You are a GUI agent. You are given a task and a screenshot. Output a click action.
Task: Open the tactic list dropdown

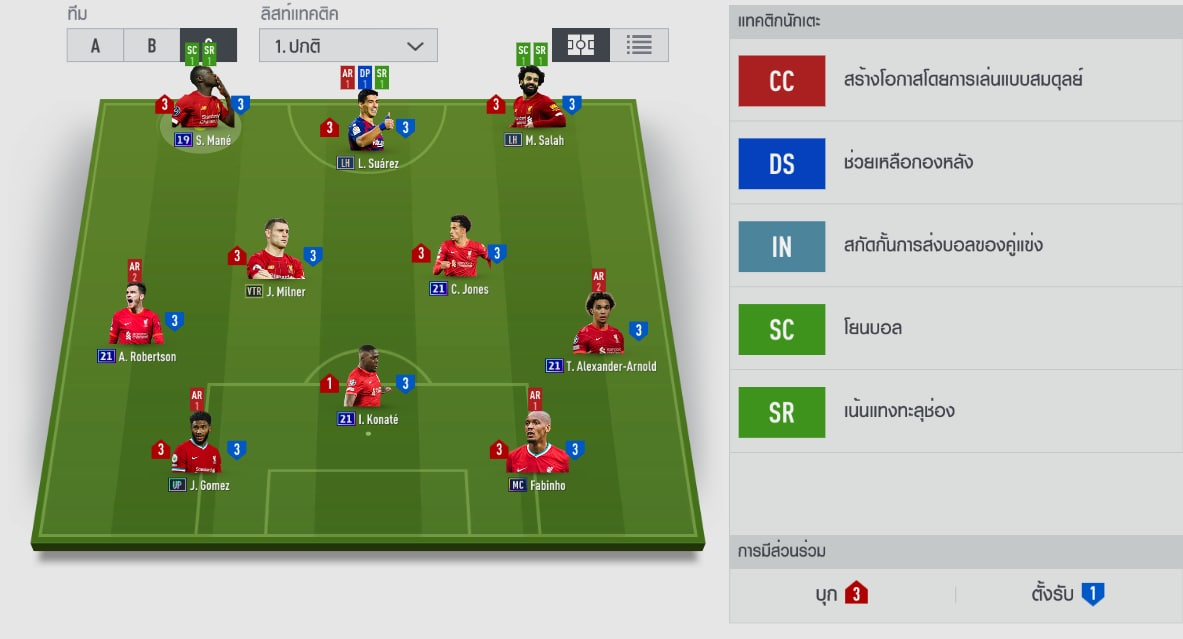tap(348, 45)
